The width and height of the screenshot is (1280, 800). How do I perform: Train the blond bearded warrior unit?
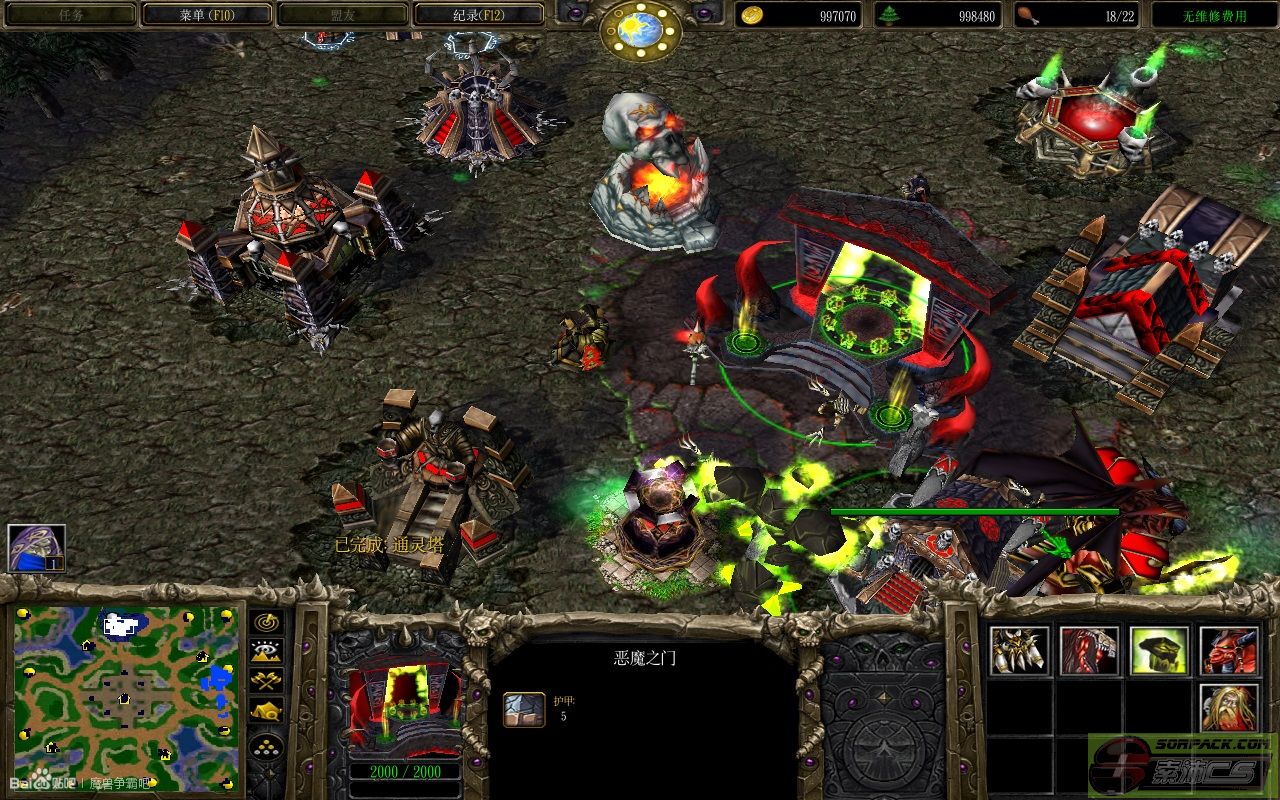coord(1229,708)
